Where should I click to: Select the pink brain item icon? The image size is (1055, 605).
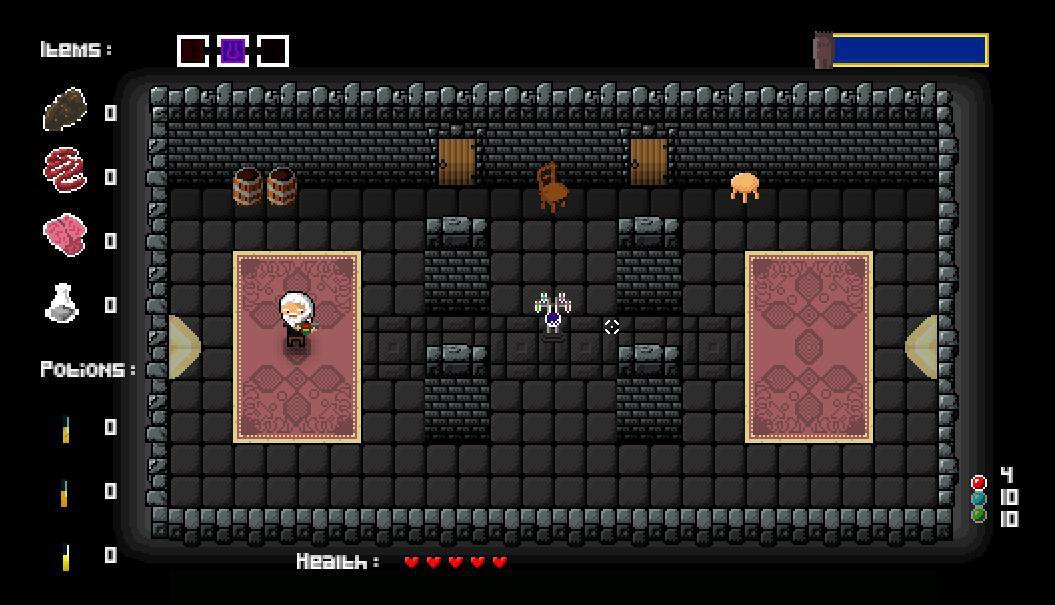(65, 236)
